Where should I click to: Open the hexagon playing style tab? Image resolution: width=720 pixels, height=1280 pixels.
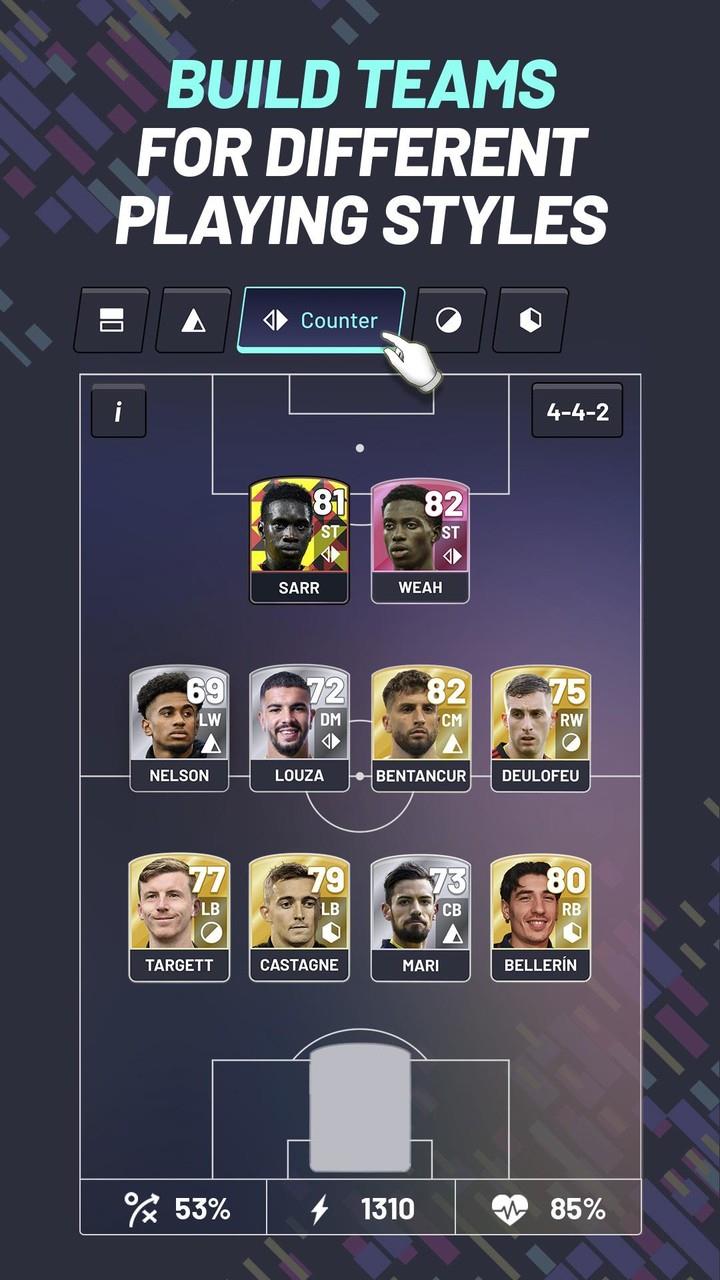[531, 320]
